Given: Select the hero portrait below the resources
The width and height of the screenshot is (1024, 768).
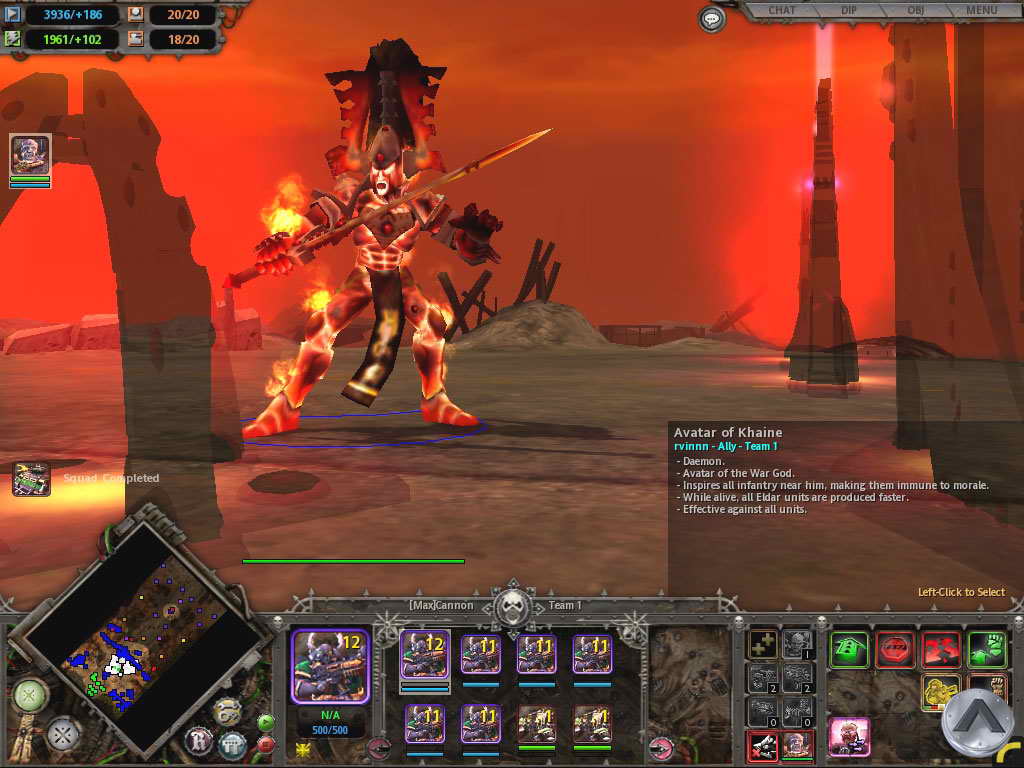Looking at the screenshot, I should click(x=30, y=155).
